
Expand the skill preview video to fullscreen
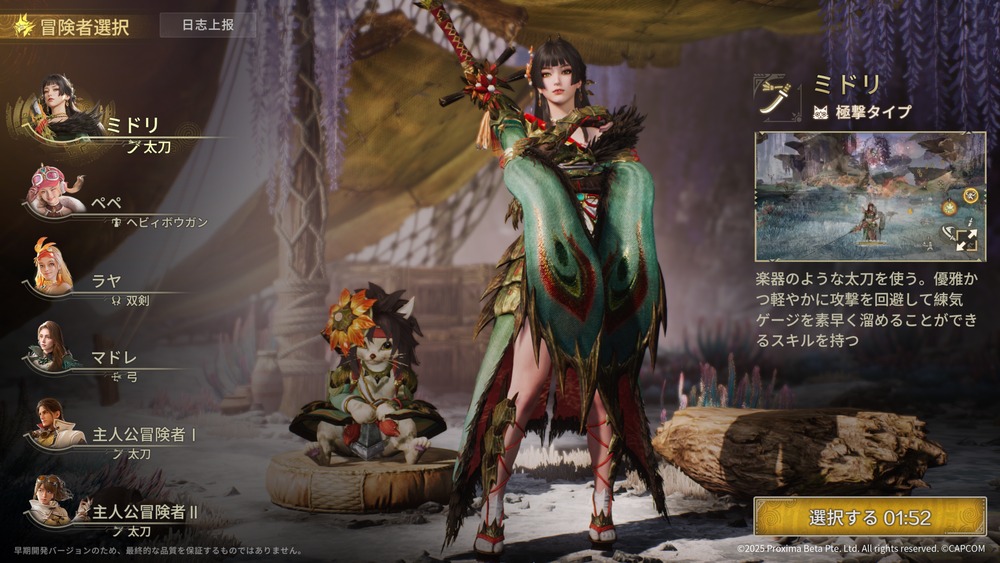coord(965,239)
